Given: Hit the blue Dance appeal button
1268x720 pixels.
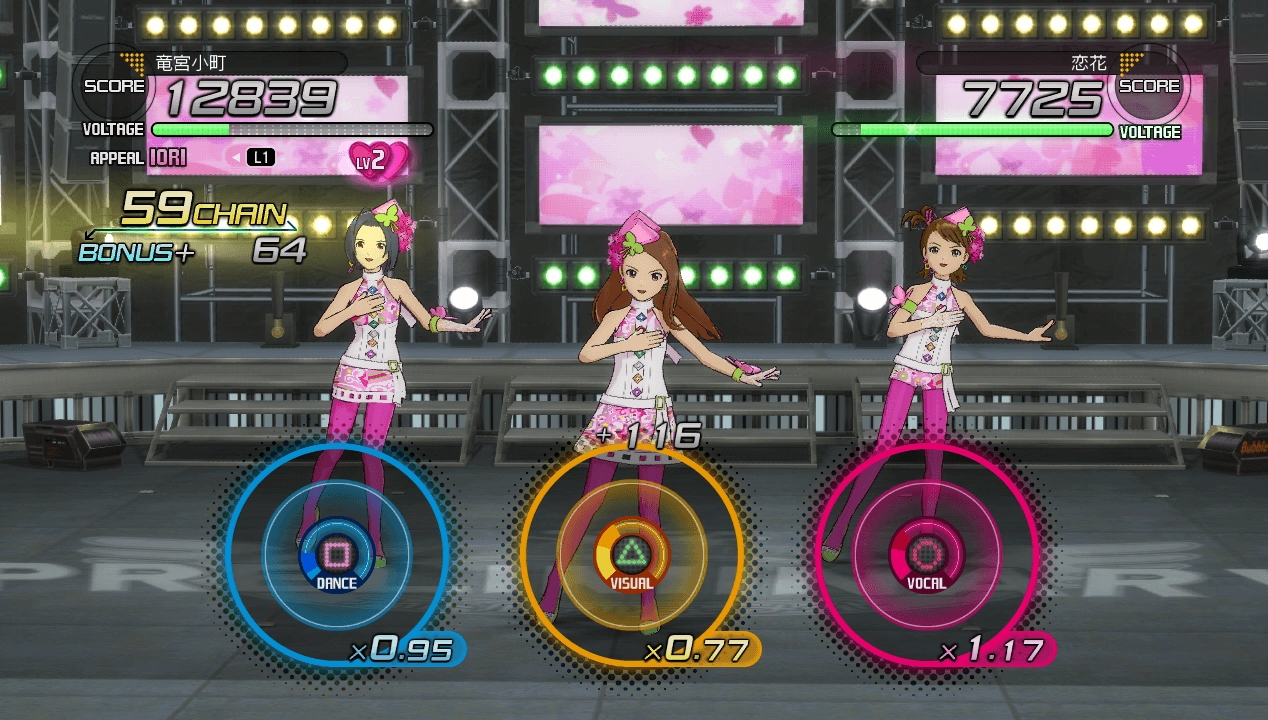Looking at the screenshot, I should tap(336, 553).
